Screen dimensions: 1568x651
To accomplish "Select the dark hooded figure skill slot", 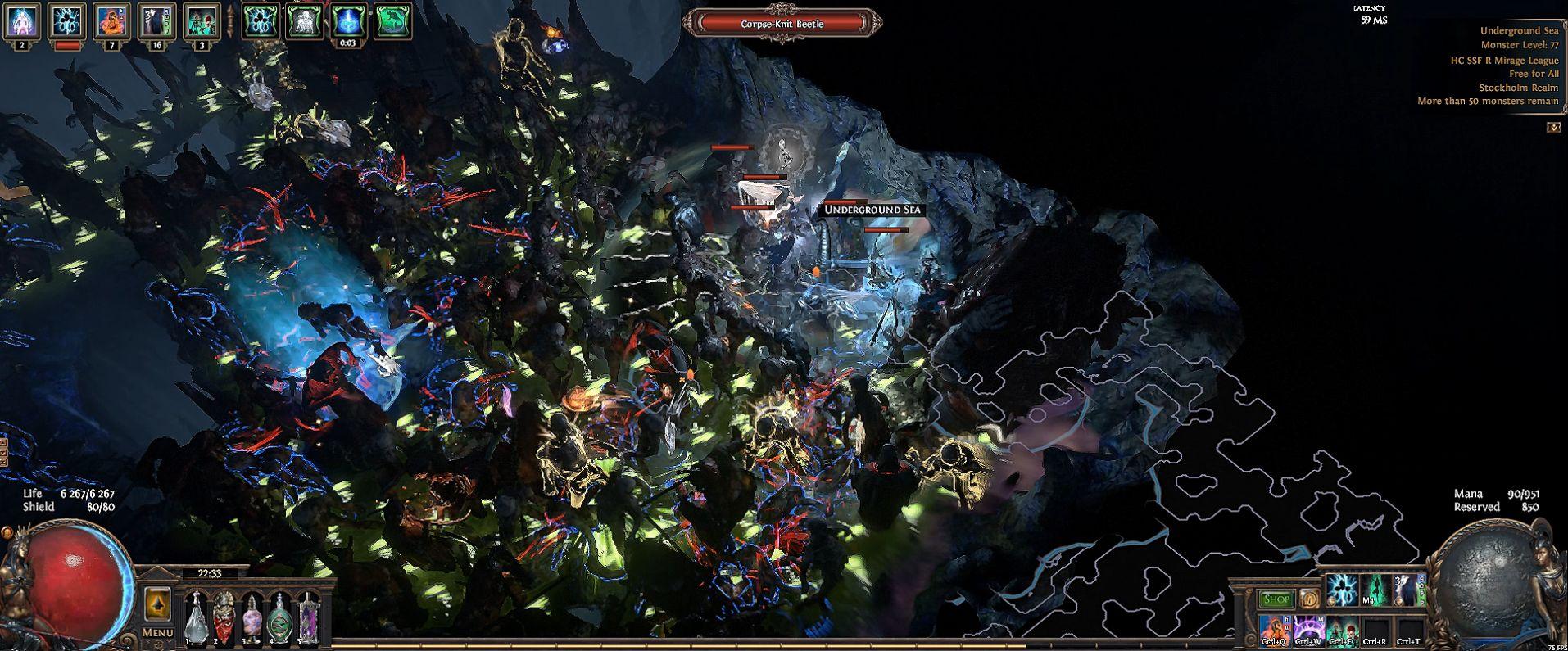I will click(1406, 590).
